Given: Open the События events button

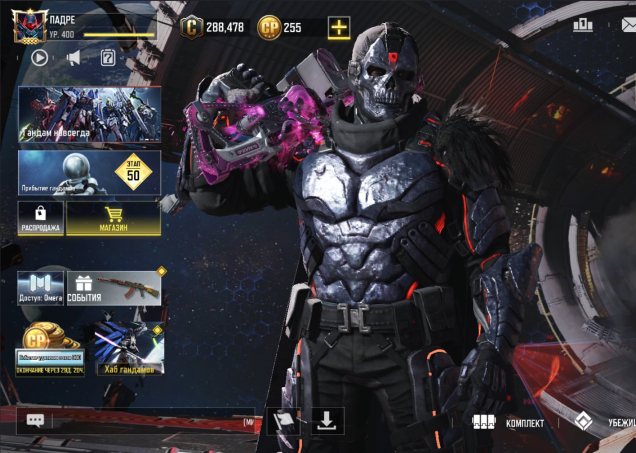Looking at the screenshot, I should pyautogui.click(x=114, y=287).
